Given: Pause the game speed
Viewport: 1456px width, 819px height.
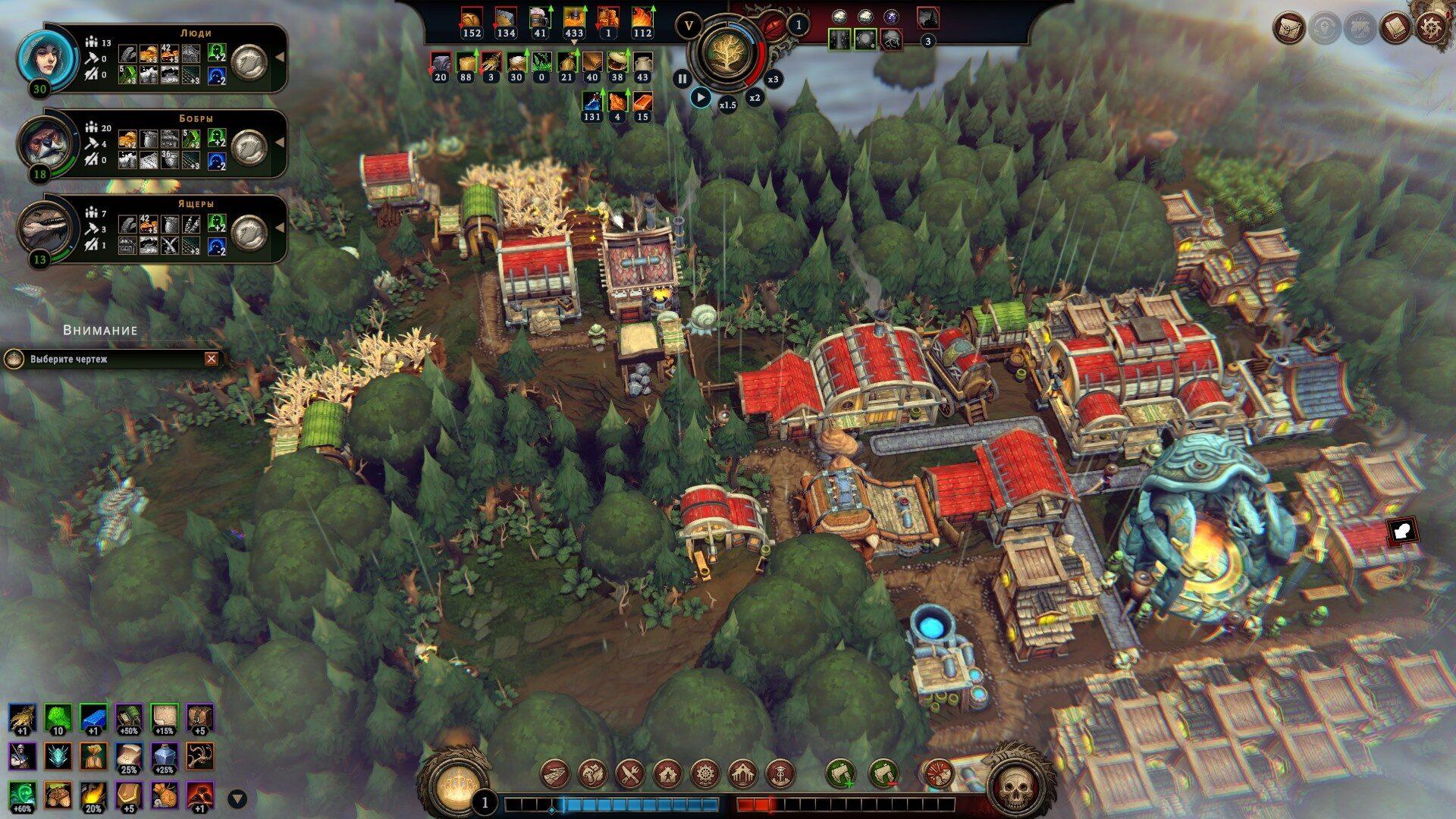Looking at the screenshot, I should tap(682, 78).
